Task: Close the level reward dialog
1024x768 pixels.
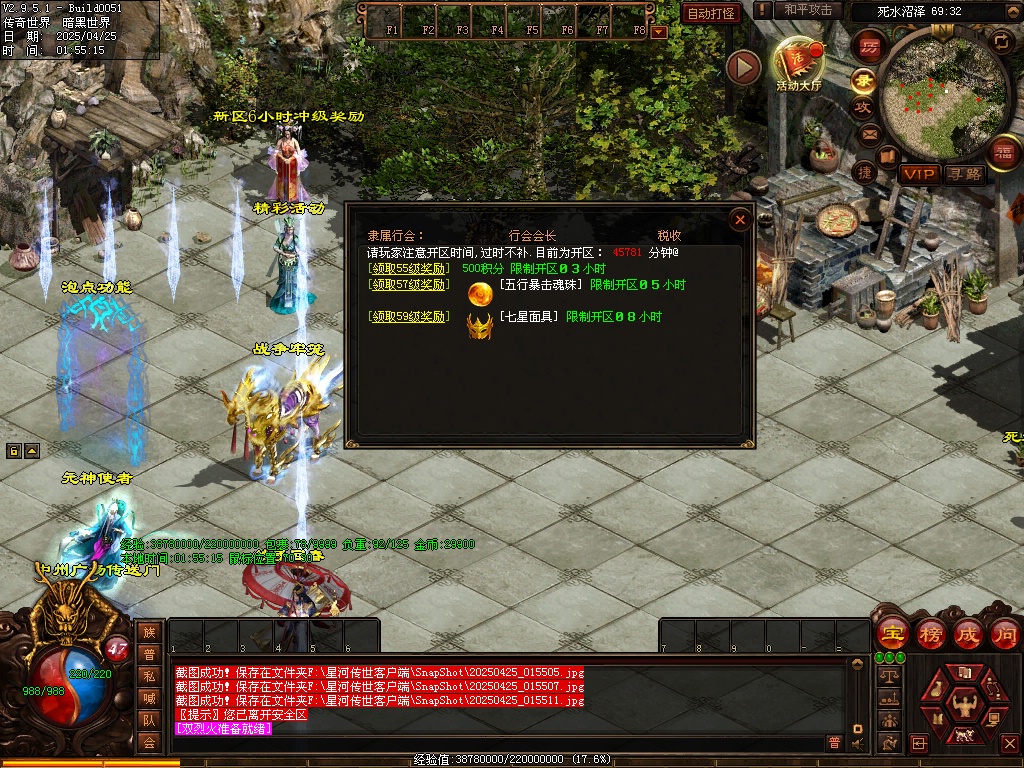Action: [x=740, y=220]
